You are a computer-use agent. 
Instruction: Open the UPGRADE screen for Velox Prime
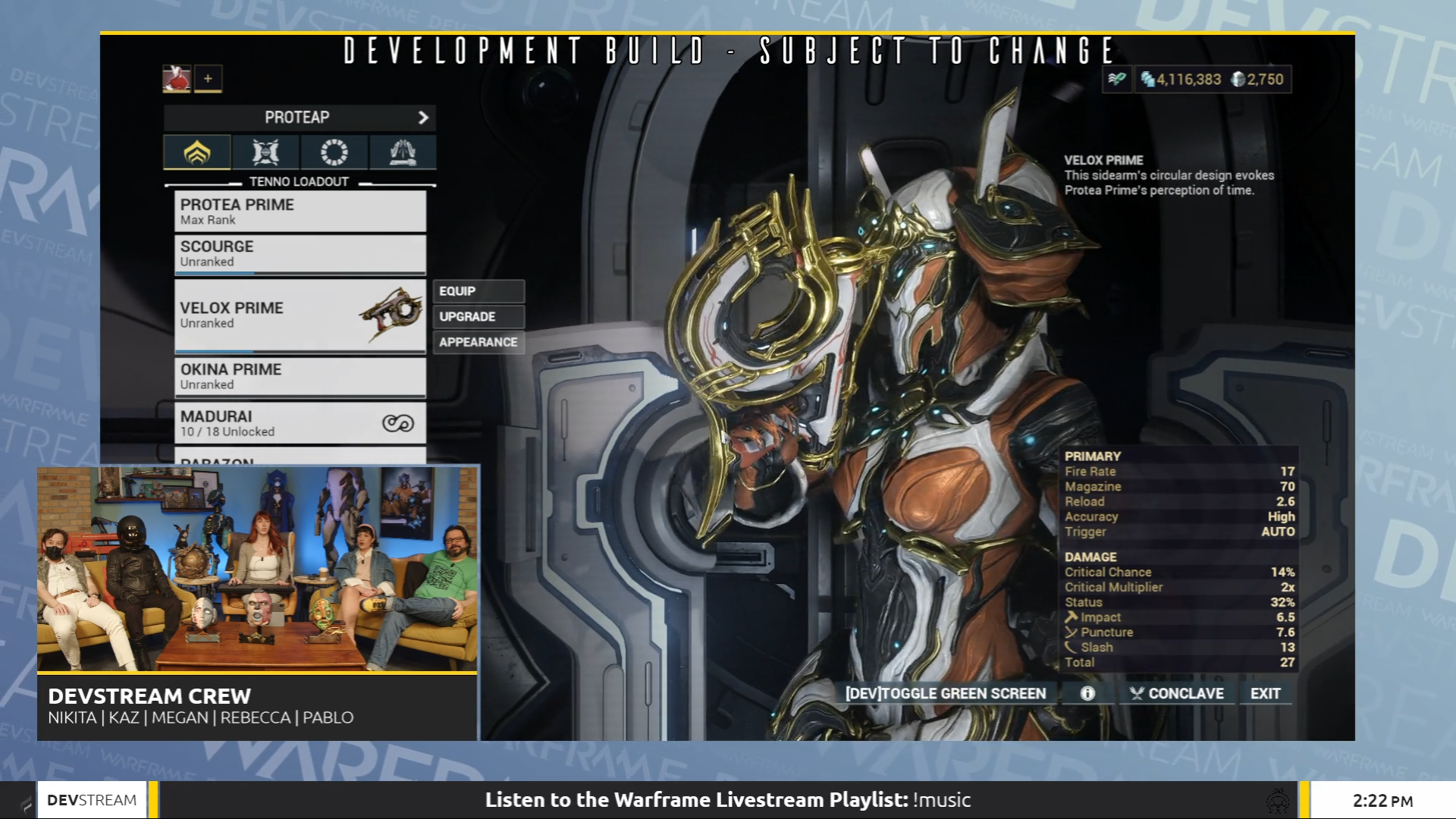coord(478,316)
